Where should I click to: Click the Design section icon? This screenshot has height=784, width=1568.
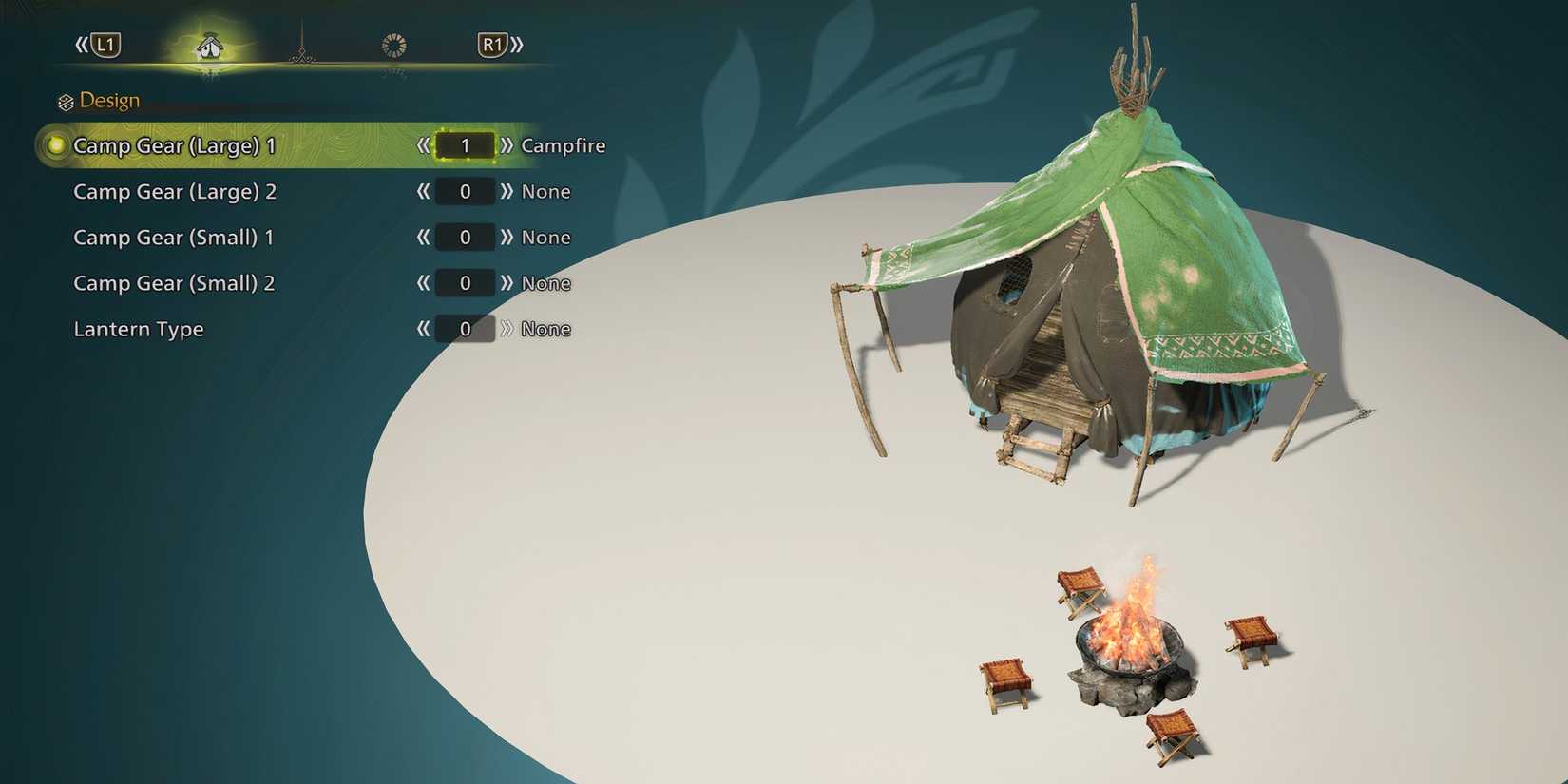click(66, 100)
